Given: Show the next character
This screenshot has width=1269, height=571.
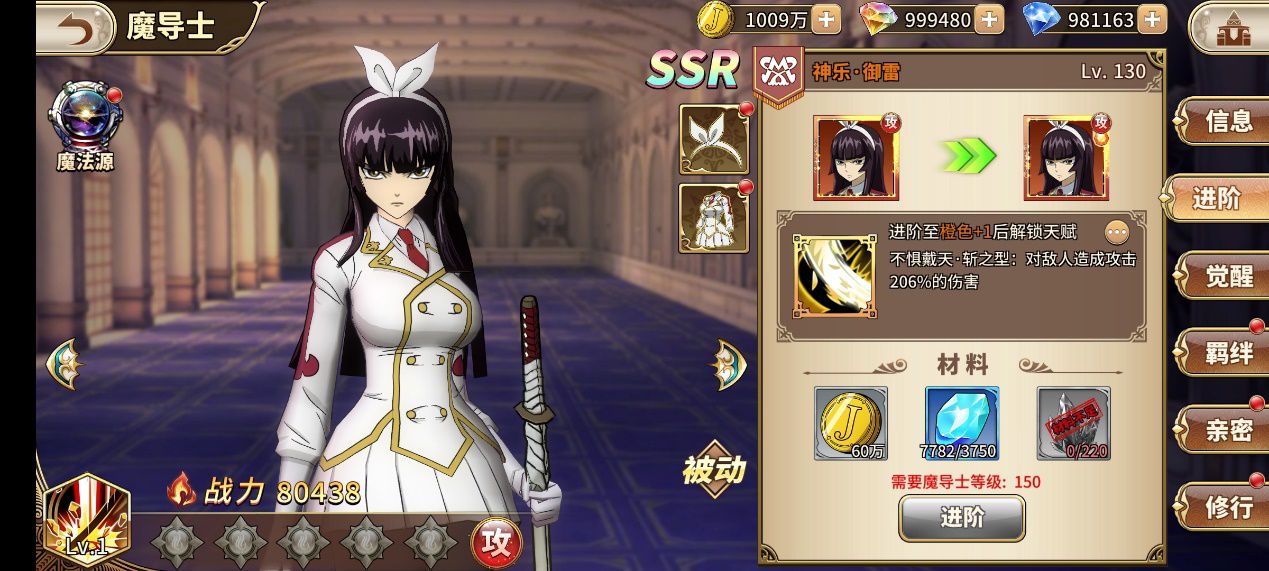Looking at the screenshot, I should coord(729,364).
